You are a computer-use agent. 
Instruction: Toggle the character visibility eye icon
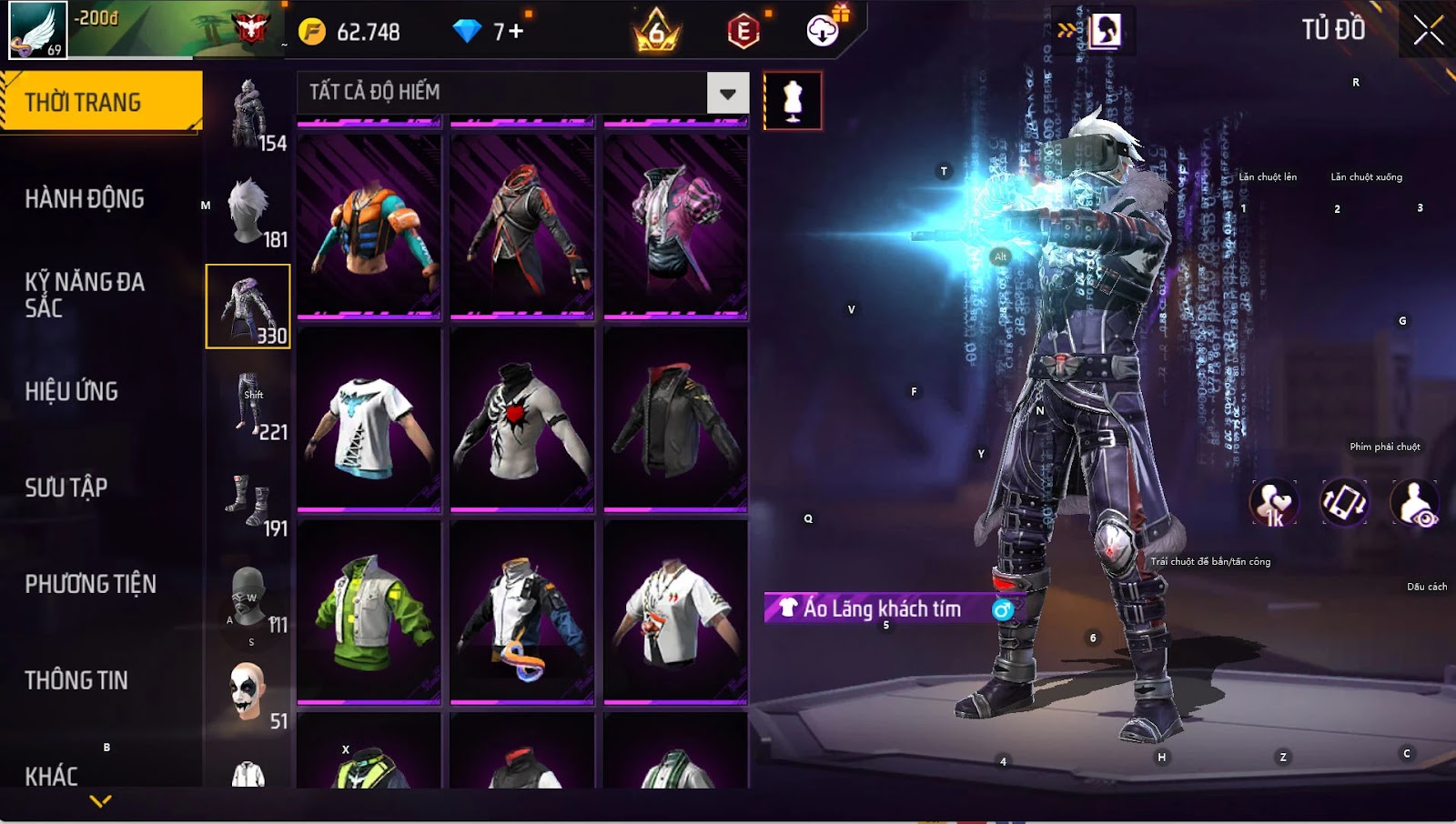click(1414, 503)
